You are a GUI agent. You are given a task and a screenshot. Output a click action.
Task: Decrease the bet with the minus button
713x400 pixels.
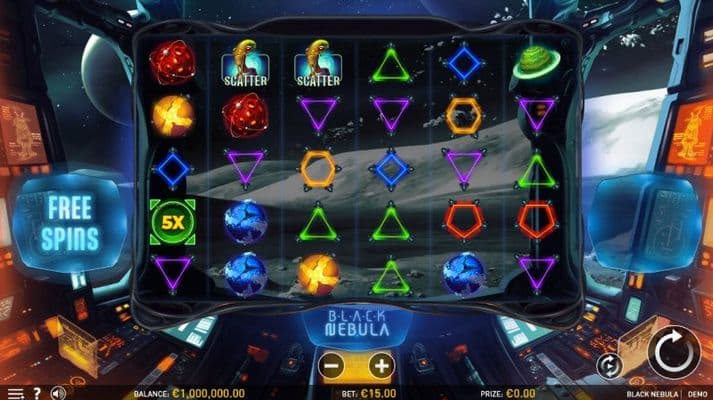tap(333, 366)
